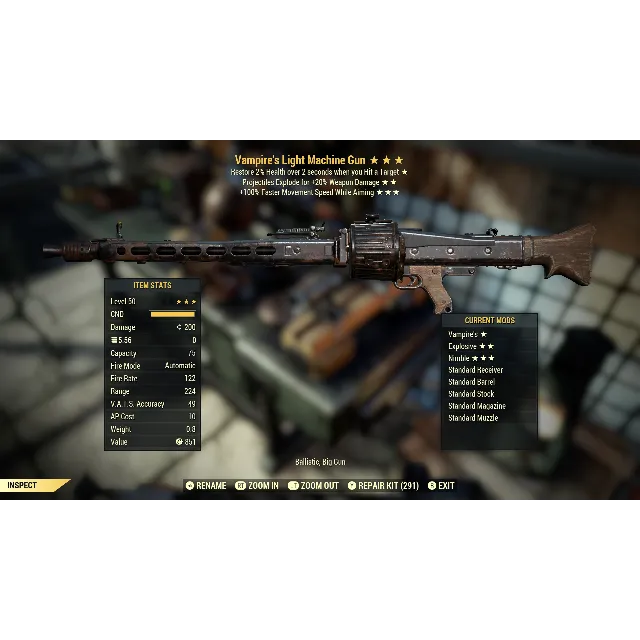
Task: Choose the Rename option
Action: [x=206, y=486]
